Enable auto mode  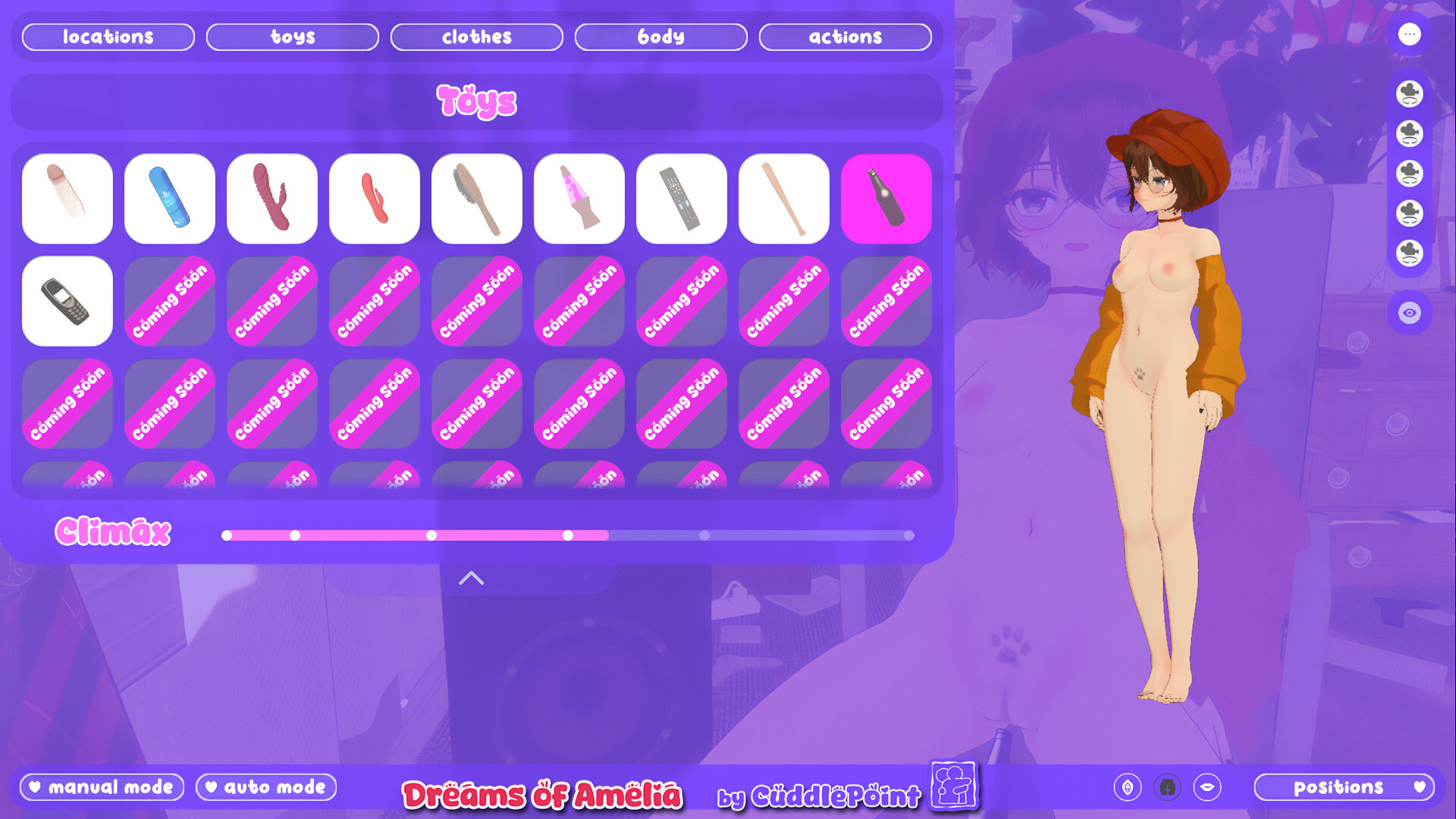coord(265,787)
